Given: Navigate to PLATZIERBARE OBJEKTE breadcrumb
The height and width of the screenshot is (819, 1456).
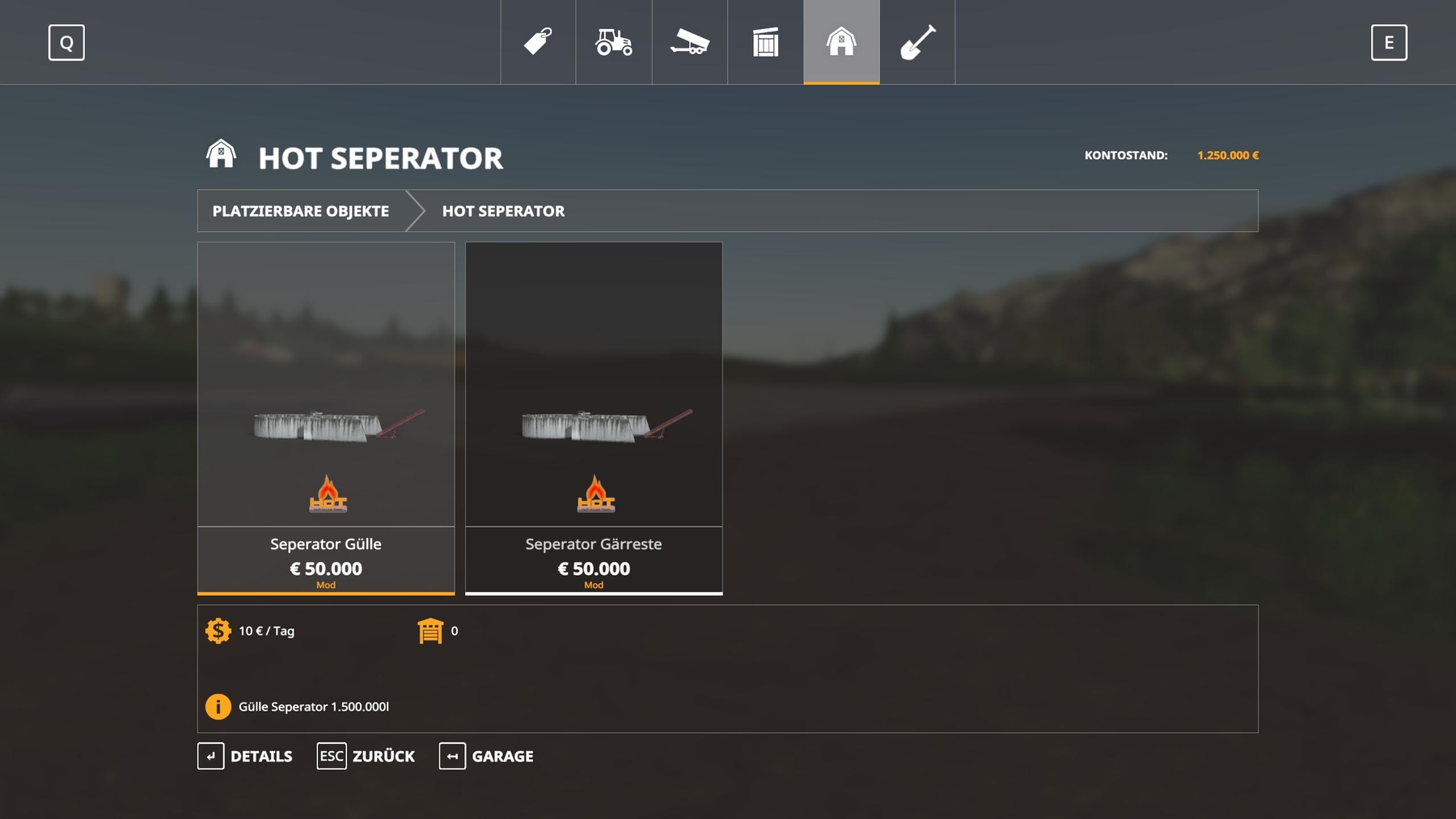Looking at the screenshot, I should [x=301, y=211].
